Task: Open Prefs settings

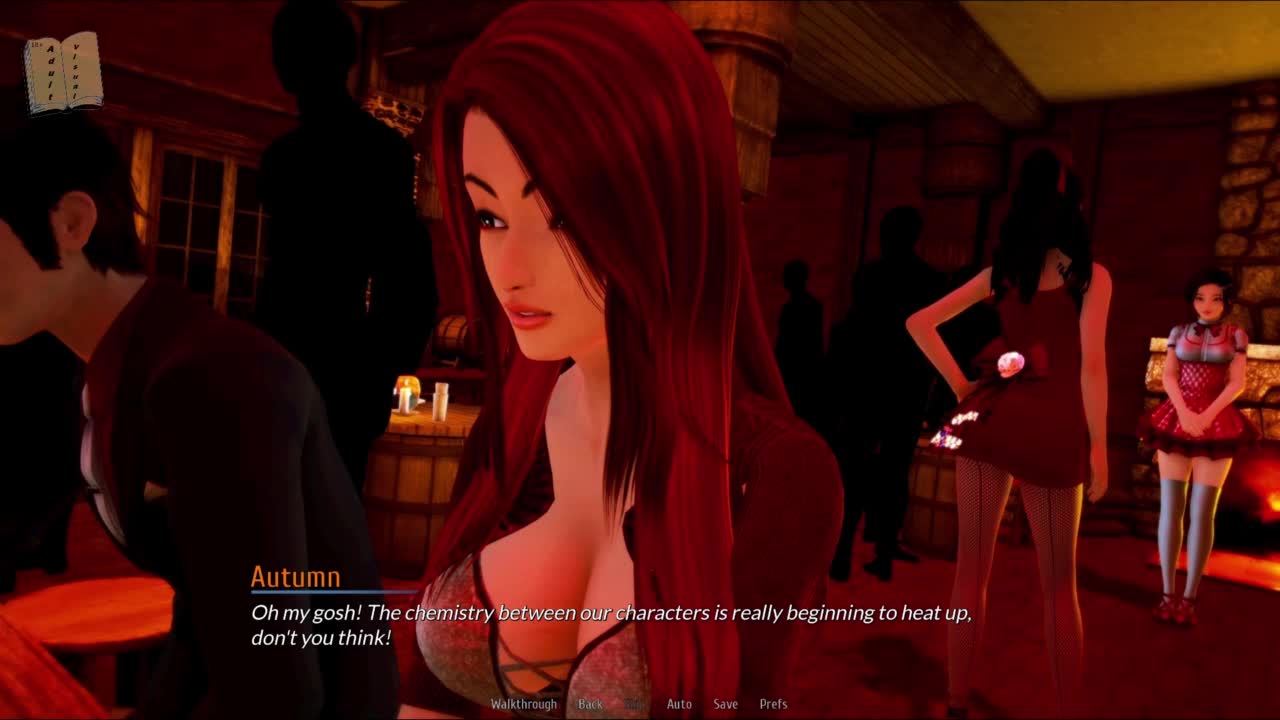Action: click(773, 704)
